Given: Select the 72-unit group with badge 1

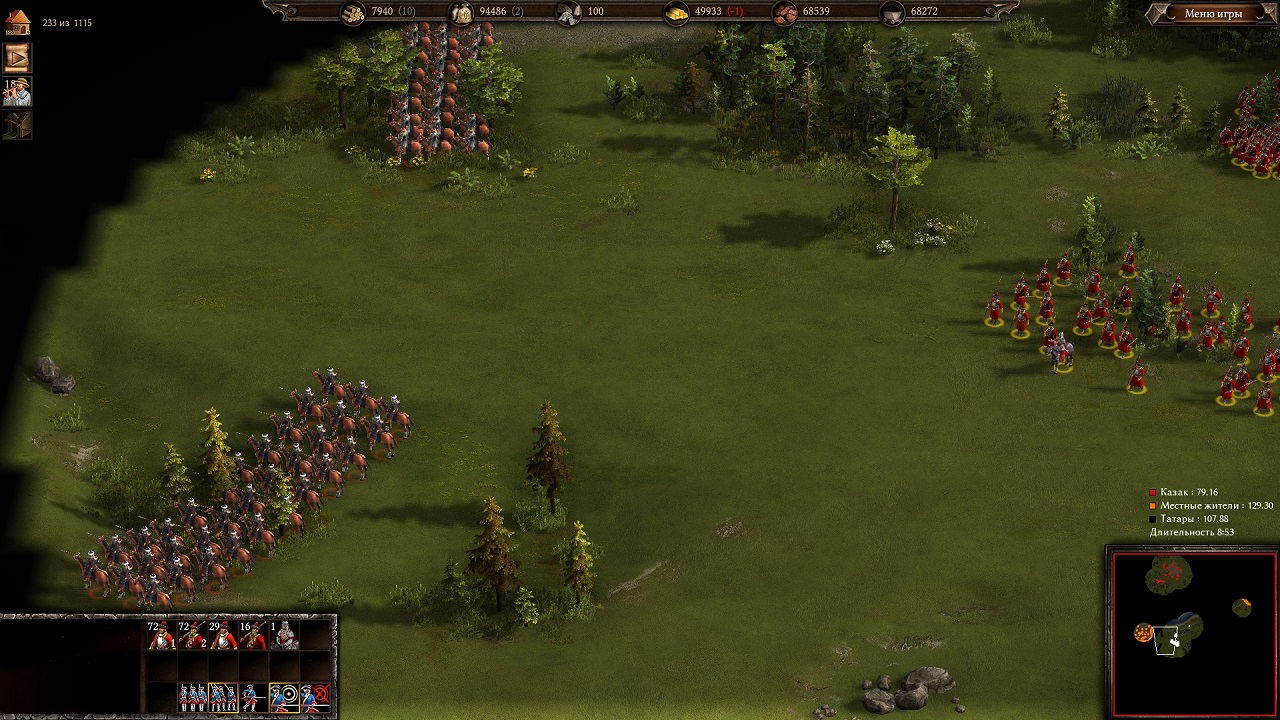Looking at the screenshot, I should pos(161,635).
